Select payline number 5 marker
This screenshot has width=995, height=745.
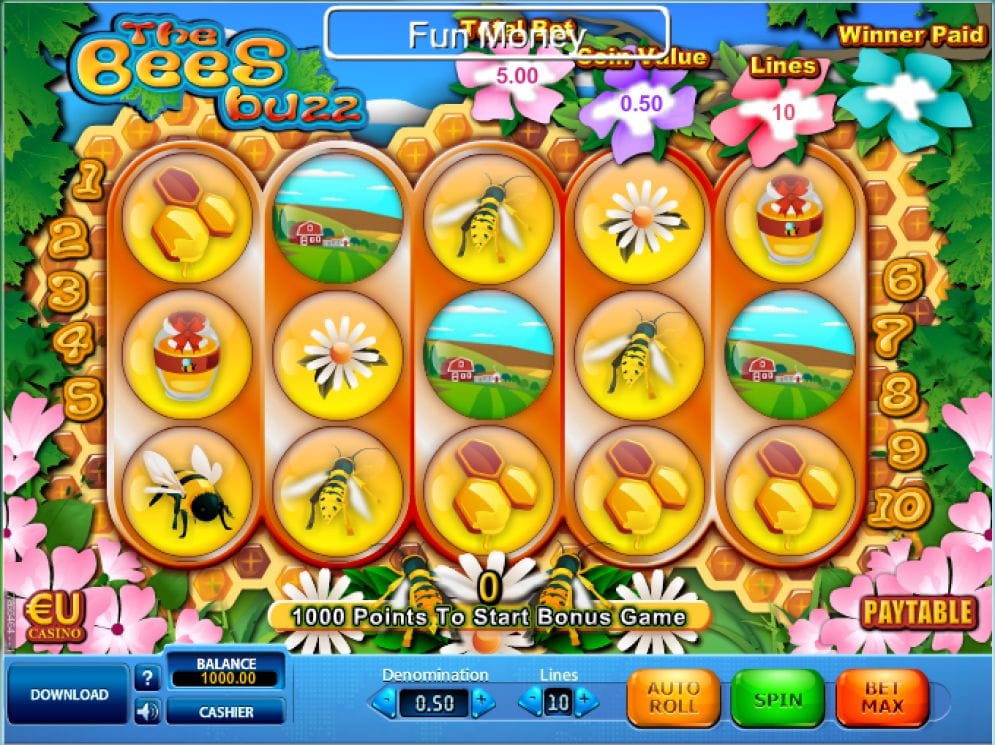coord(84,399)
